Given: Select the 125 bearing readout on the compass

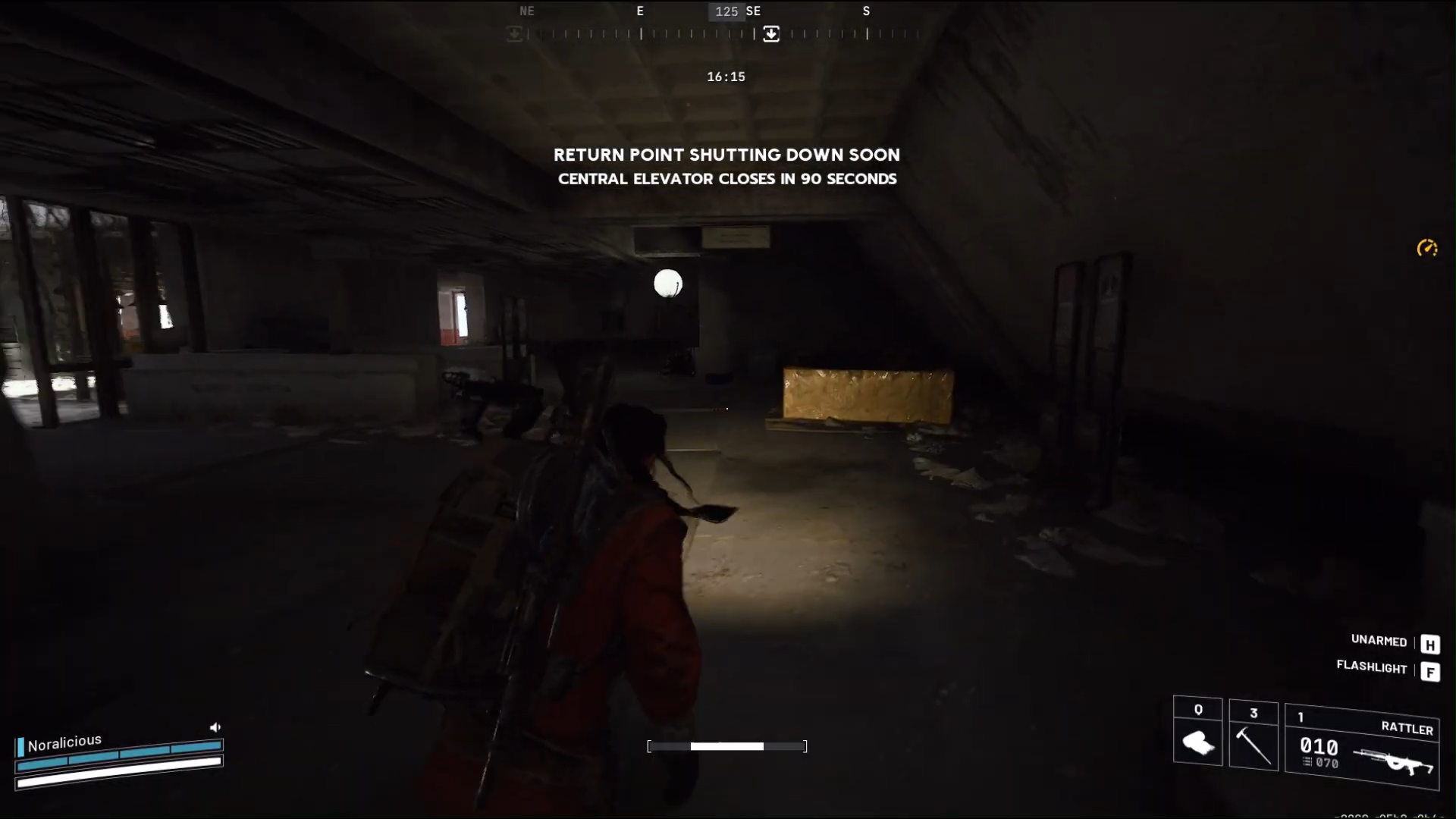Looking at the screenshot, I should tap(727, 11).
